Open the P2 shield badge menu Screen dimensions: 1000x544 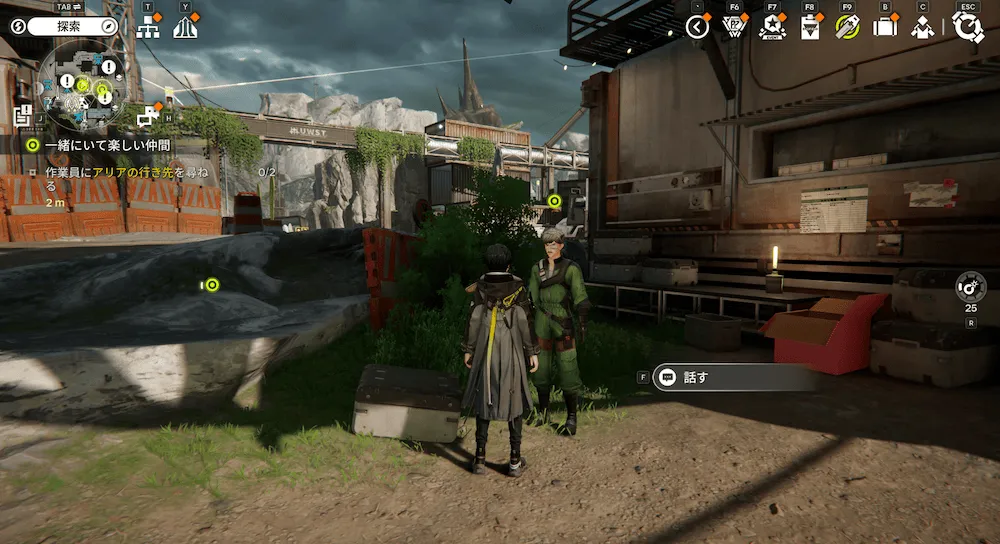tap(734, 27)
